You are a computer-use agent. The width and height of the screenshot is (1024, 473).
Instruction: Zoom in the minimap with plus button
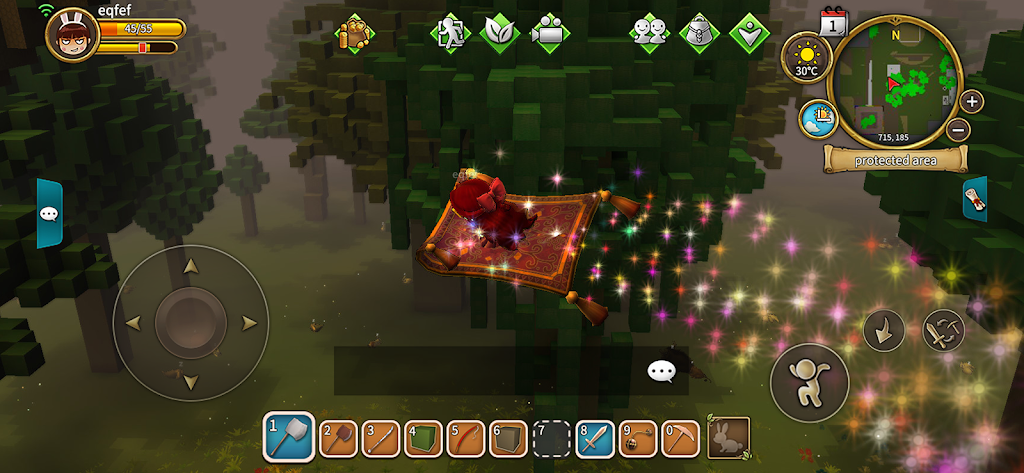pyautogui.click(x=971, y=101)
